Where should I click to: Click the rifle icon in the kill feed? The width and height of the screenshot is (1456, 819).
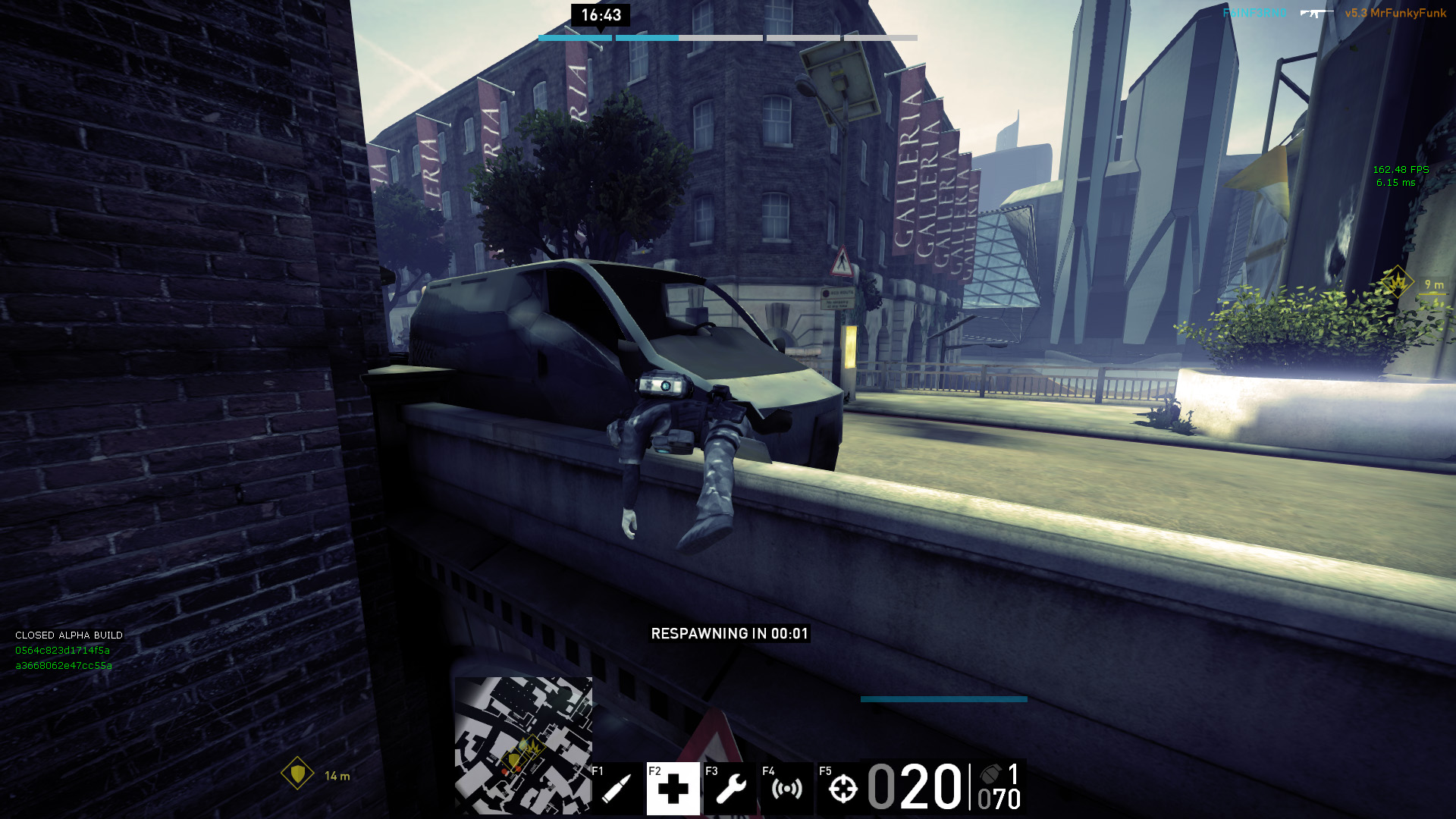pyautogui.click(x=1316, y=13)
